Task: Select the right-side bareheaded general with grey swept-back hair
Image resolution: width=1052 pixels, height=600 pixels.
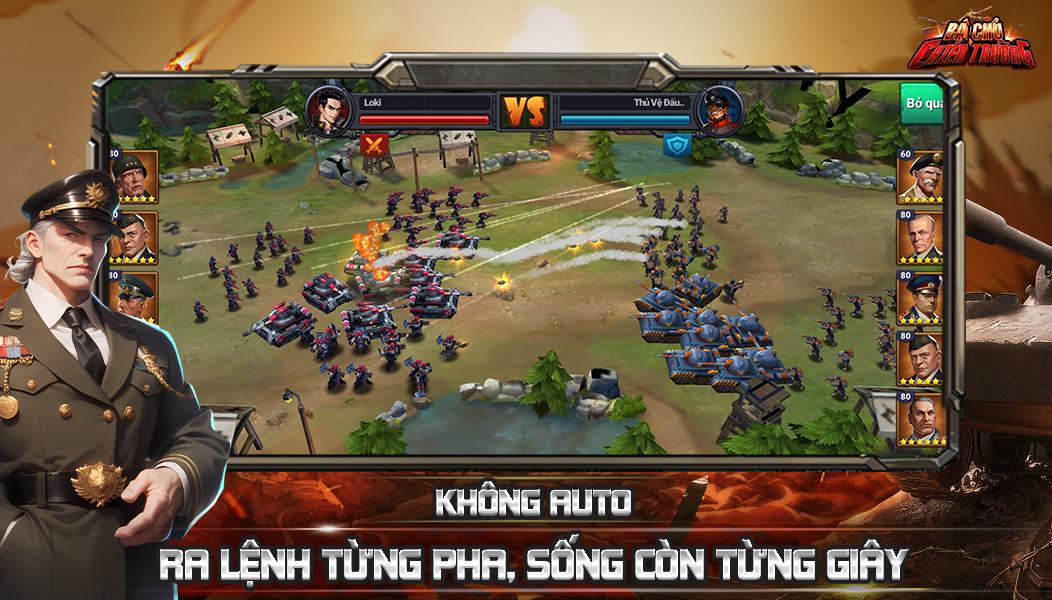Action: pyautogui.click(x=920, y=237)
